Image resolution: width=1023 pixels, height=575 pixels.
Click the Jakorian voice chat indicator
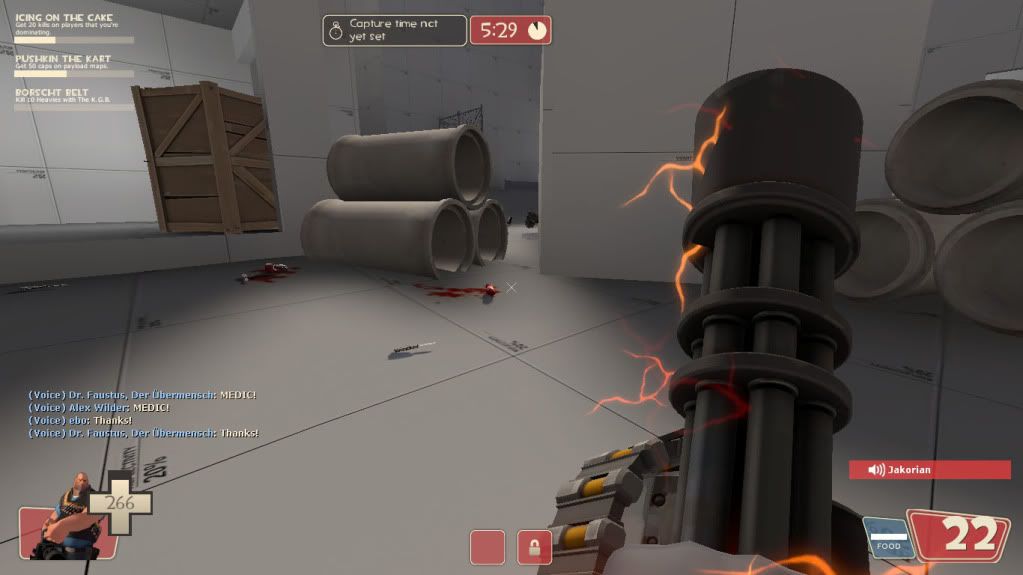click(929, 469)
